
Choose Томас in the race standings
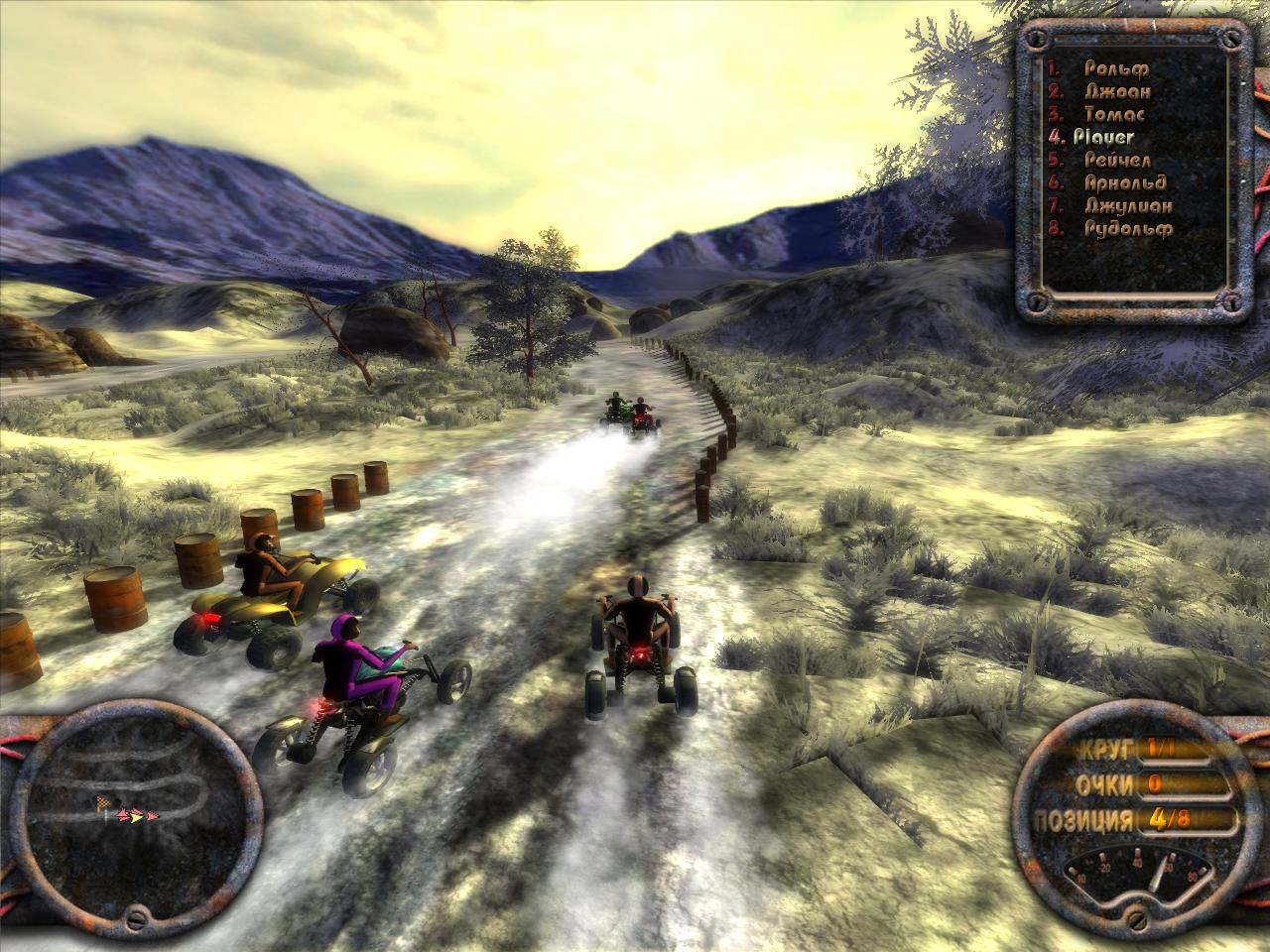pos(1116,114)
